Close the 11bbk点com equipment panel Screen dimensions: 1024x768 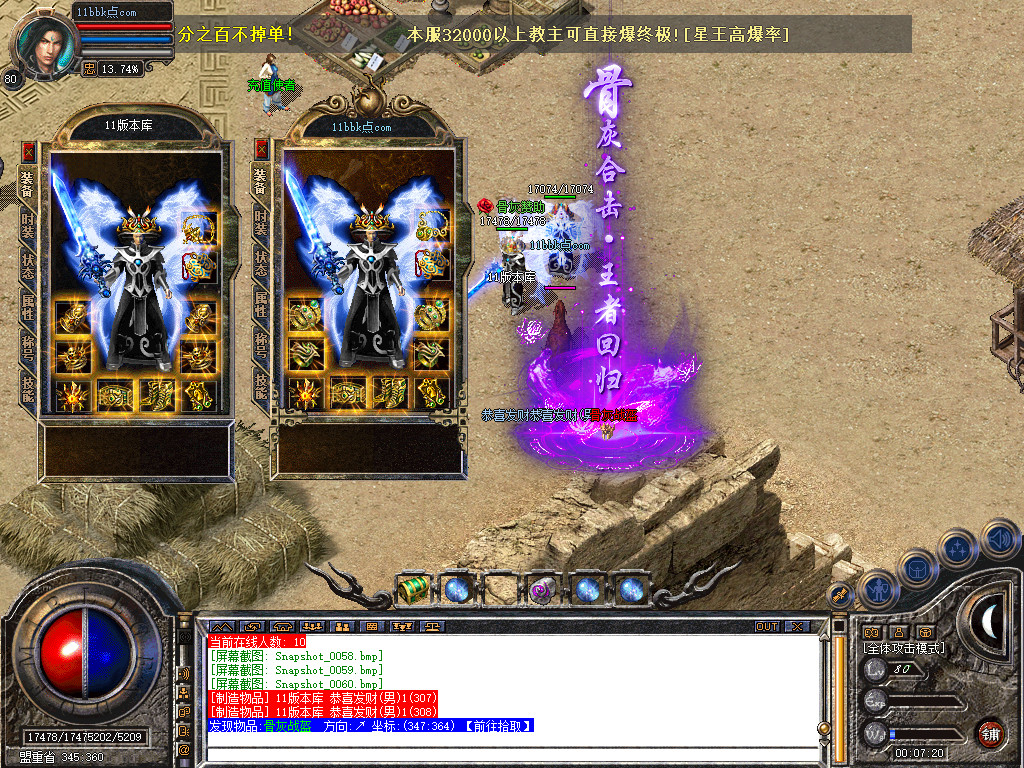pos(262,150)
